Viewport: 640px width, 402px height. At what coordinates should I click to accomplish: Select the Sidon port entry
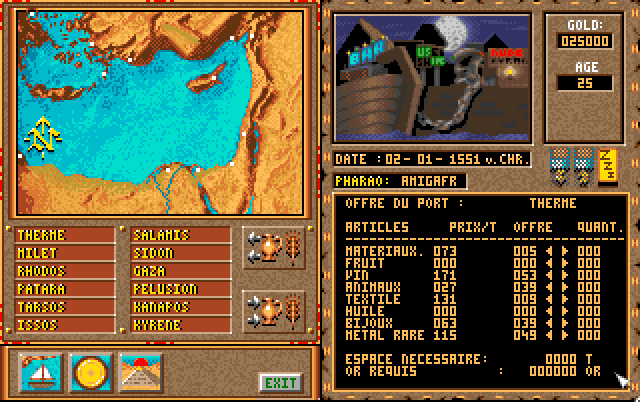(181, 253)
